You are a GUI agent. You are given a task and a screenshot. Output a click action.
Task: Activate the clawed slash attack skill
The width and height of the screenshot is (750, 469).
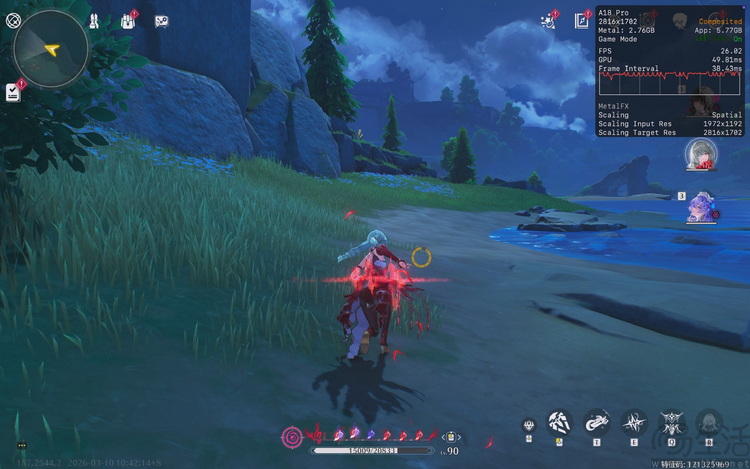(x=559, y=423)
